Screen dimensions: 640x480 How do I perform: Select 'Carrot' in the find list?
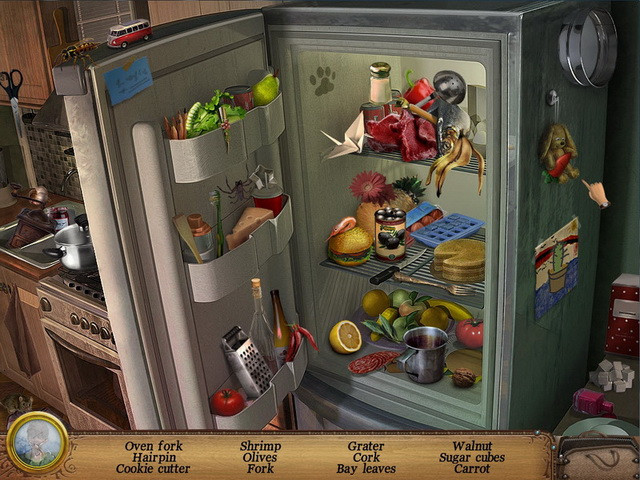point(472,469)
